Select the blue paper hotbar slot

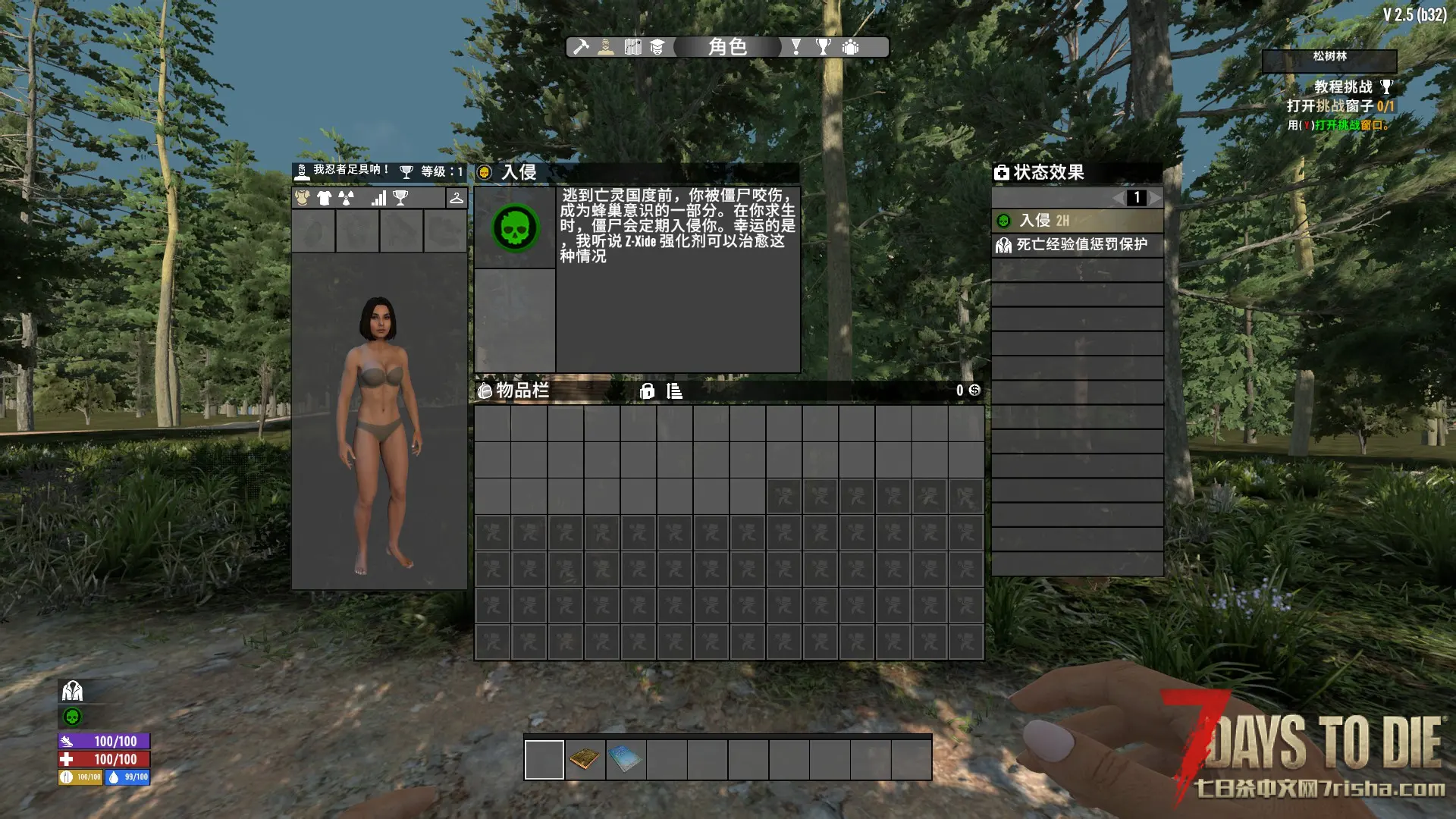[626, 759]
